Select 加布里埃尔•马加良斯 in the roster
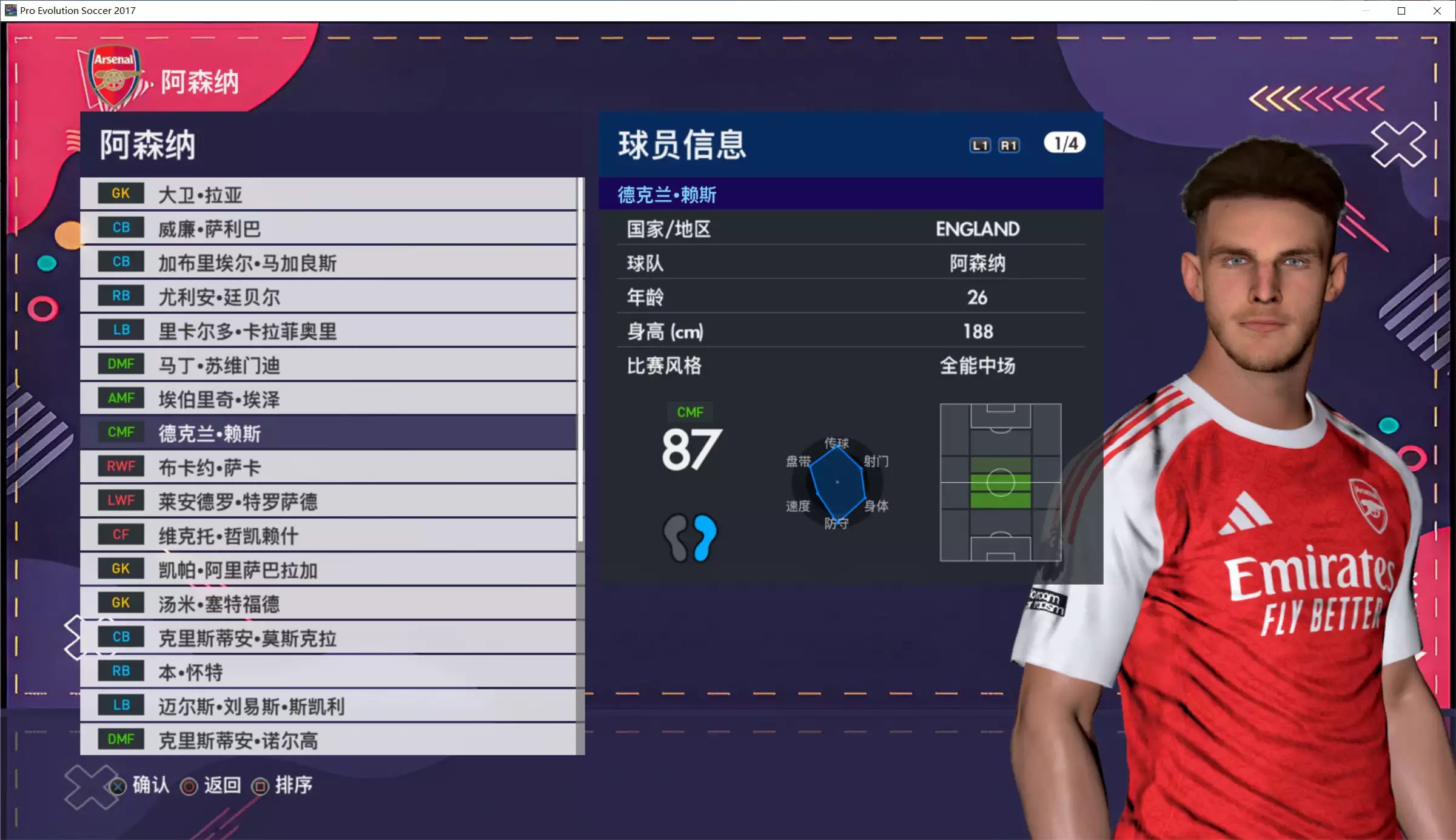This screenshot has width=1456, height=840. coord(327,263)
